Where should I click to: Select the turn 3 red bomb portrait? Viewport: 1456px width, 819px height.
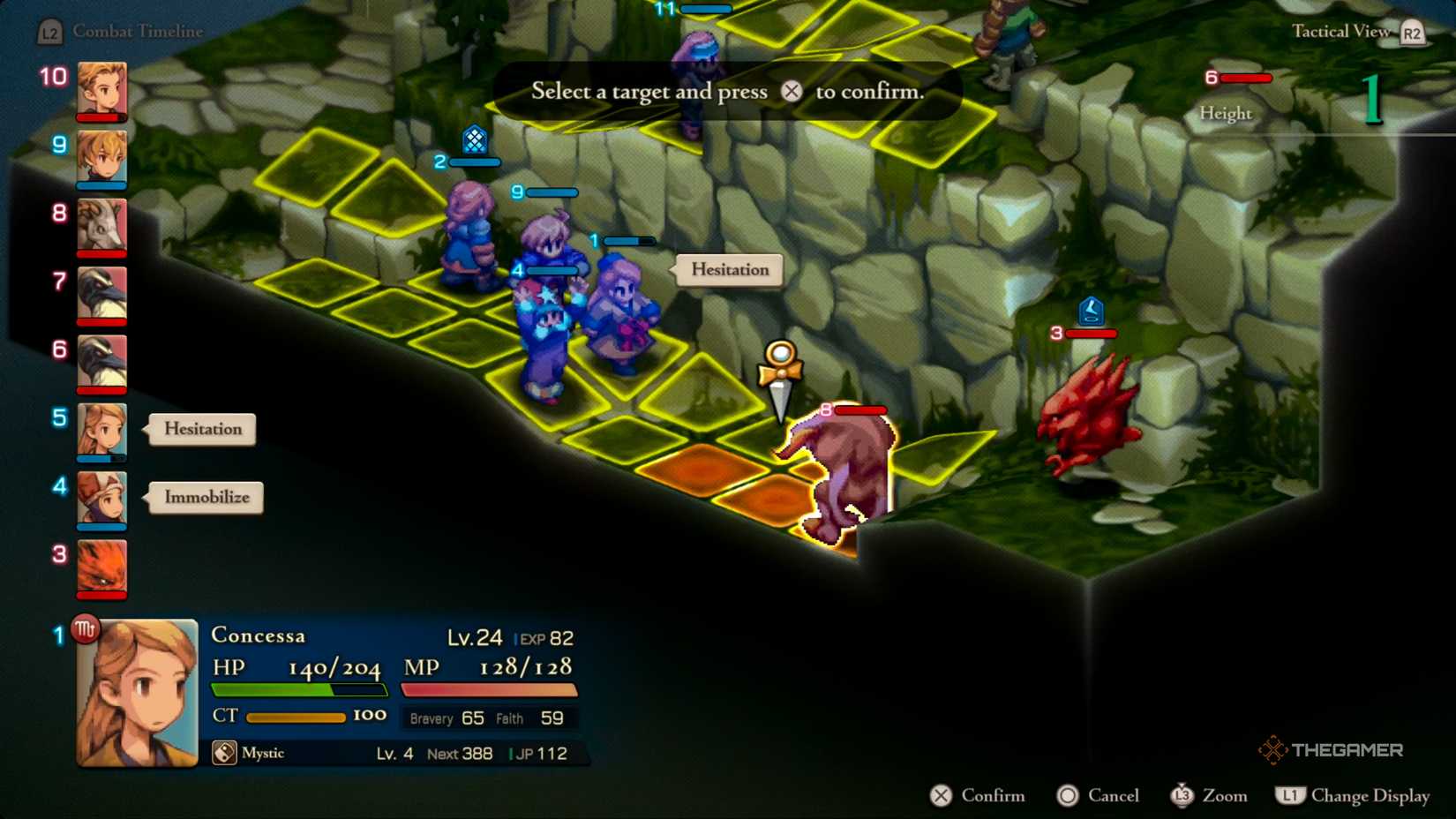[101, 567]
